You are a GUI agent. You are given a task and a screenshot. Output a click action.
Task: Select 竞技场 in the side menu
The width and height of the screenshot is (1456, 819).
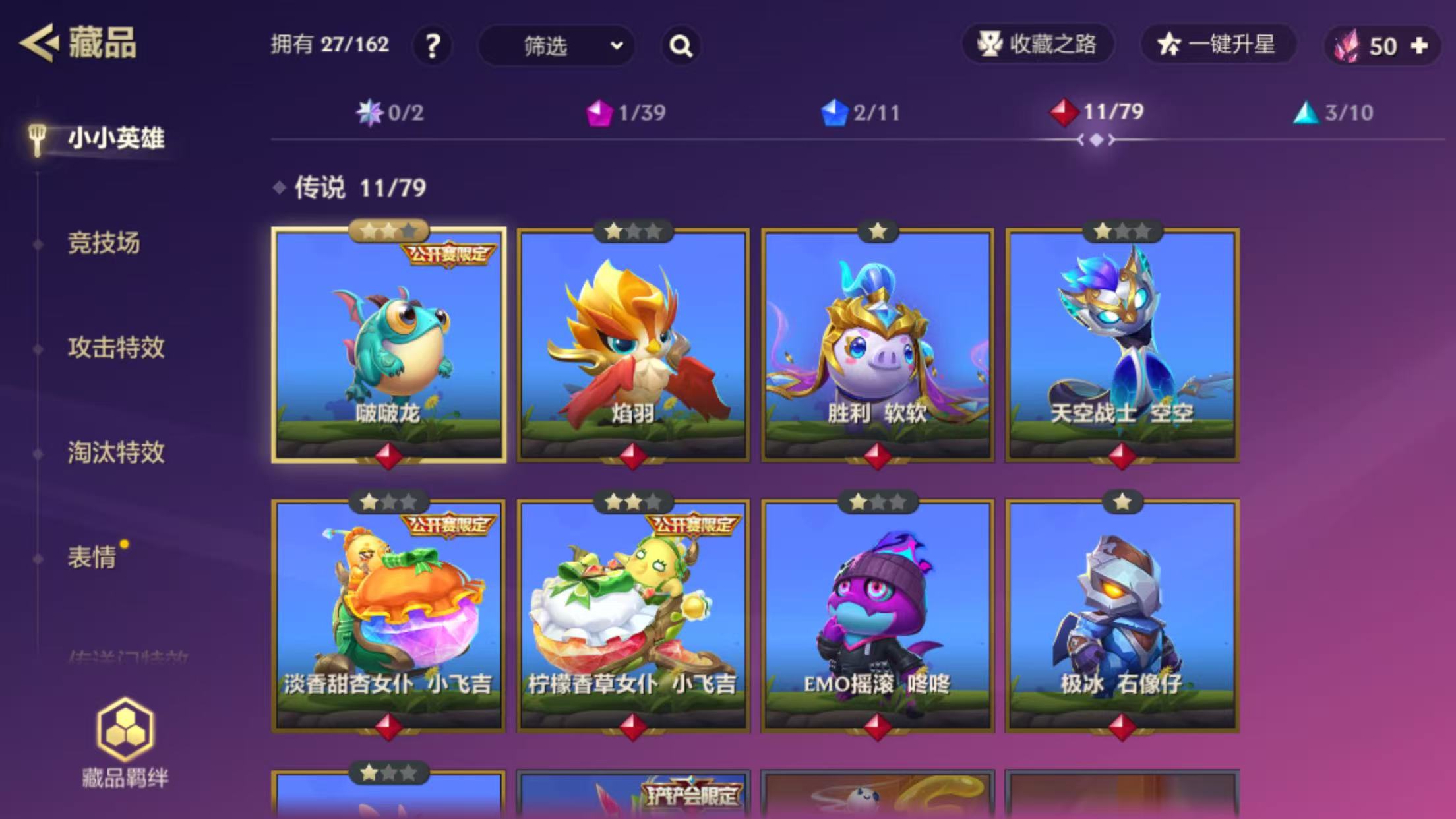[104, 243]
